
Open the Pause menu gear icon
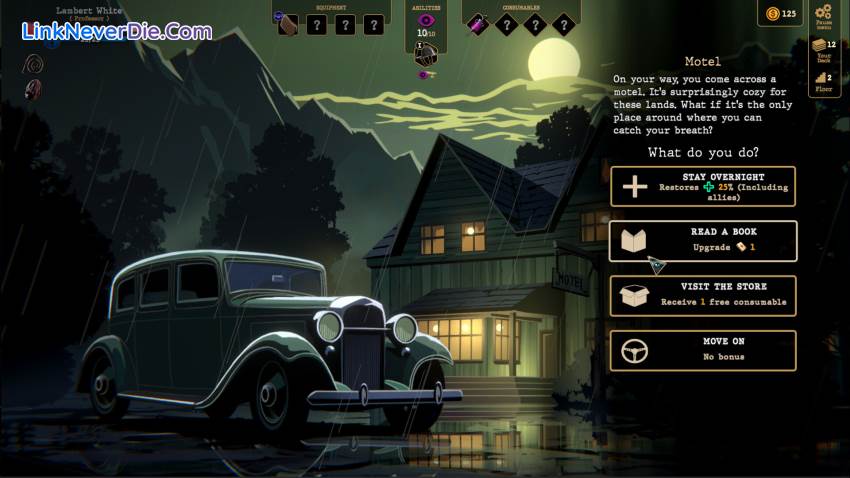824,15
